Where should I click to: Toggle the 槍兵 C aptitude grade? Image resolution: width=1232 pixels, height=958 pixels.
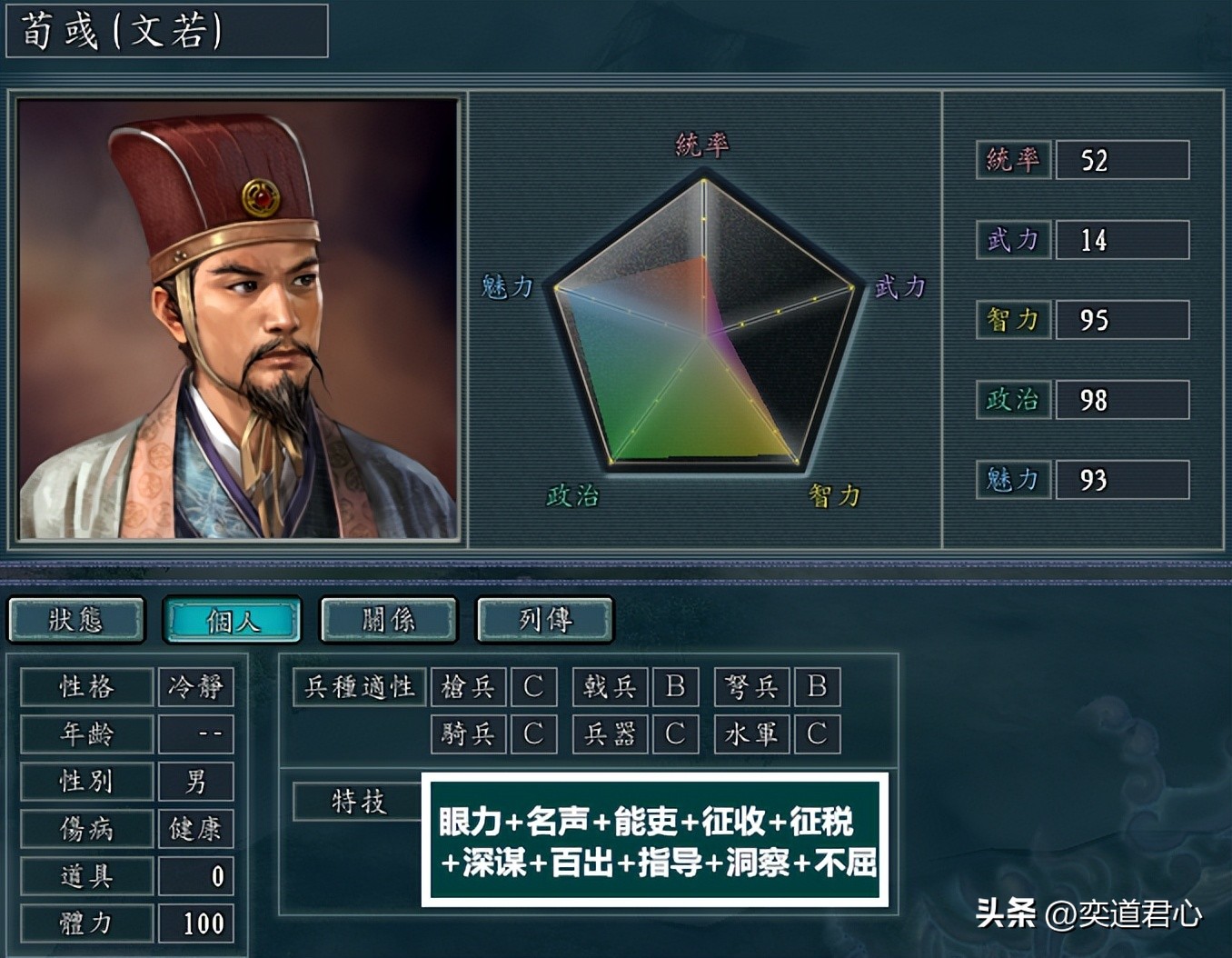click(533, 687)
